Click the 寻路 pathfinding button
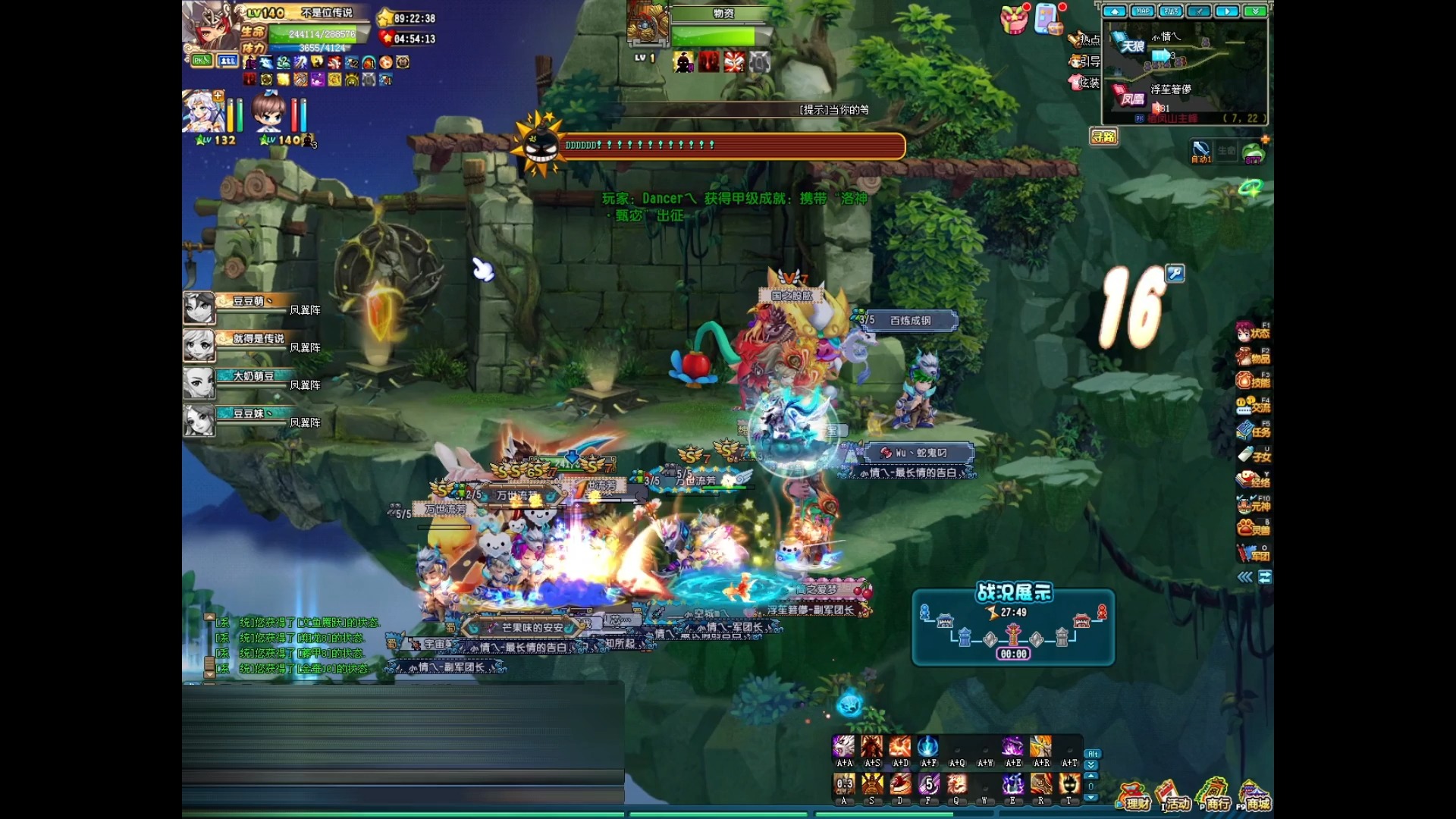This screenshot has width=1456, height=819. coord(1104,136)
